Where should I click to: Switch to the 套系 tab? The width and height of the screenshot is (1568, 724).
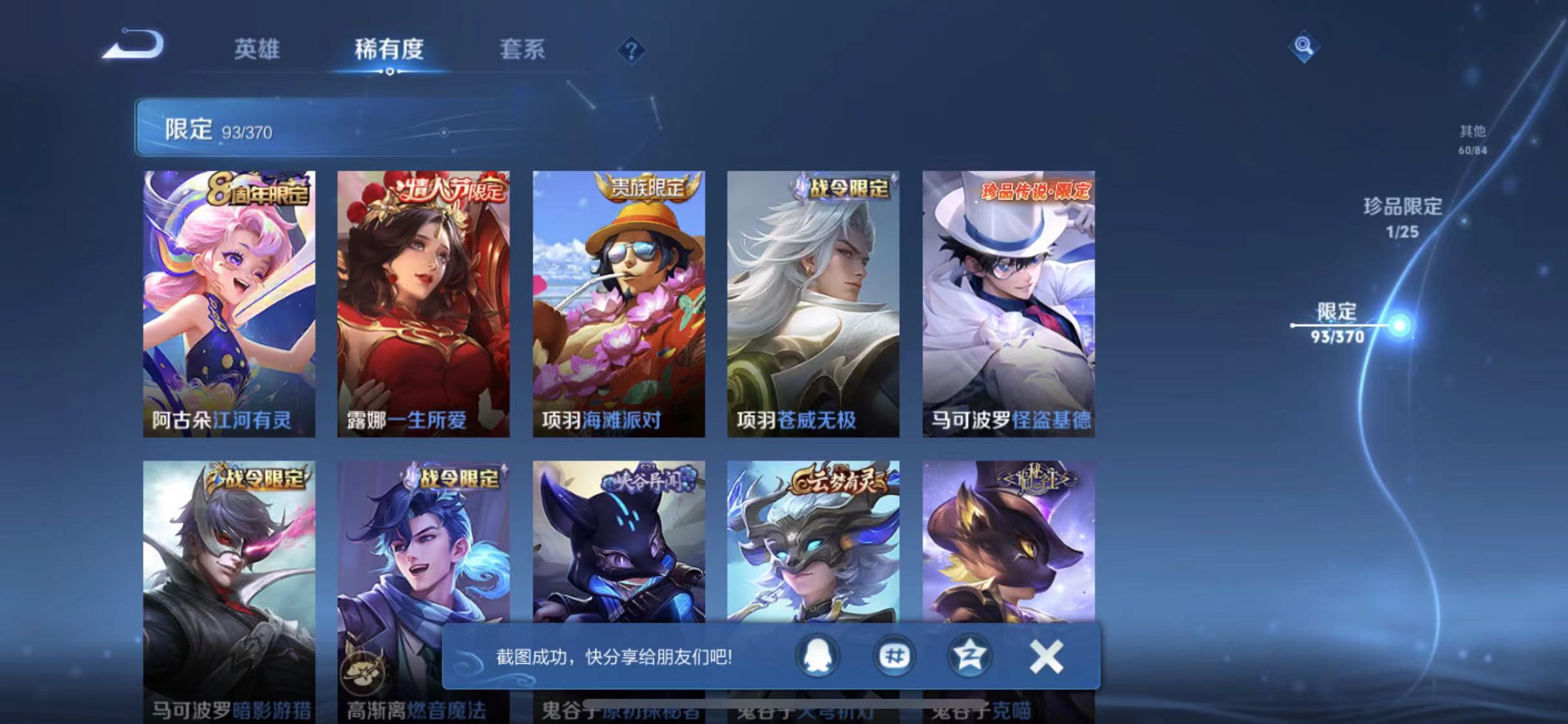pos(523,50)
